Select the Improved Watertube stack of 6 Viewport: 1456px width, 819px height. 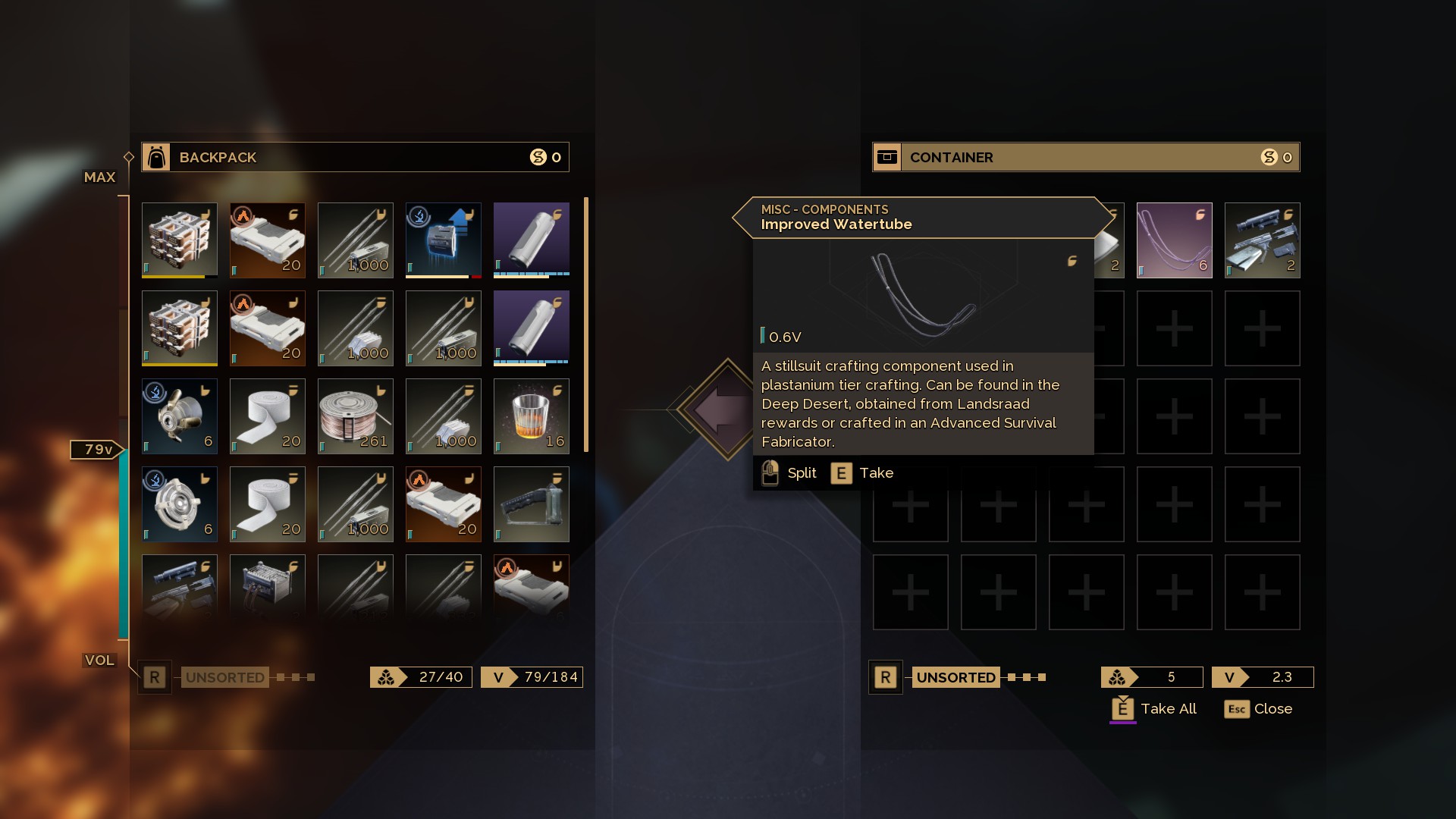(1174, 240)
